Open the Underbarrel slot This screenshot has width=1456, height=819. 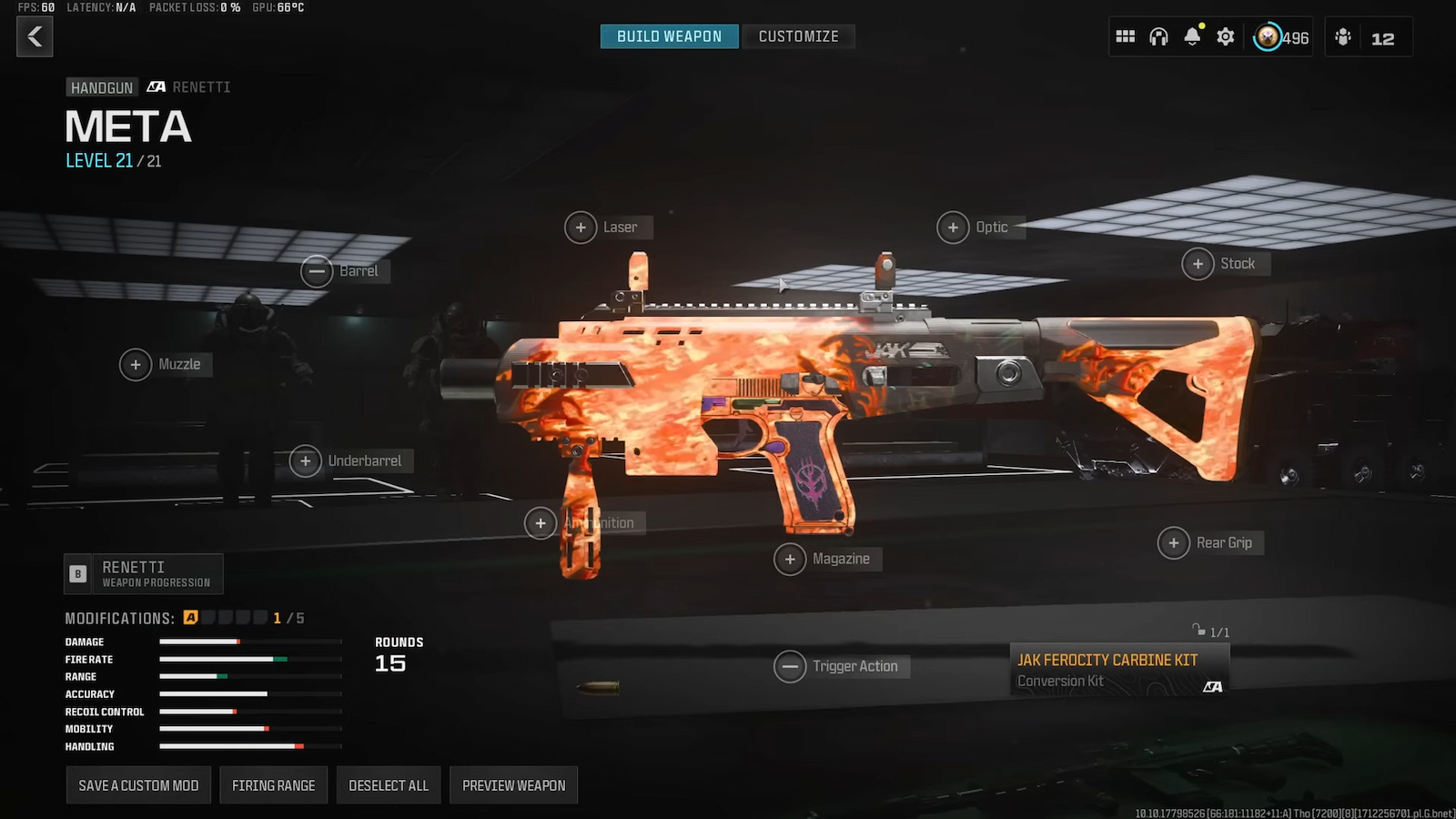point(306,460)
